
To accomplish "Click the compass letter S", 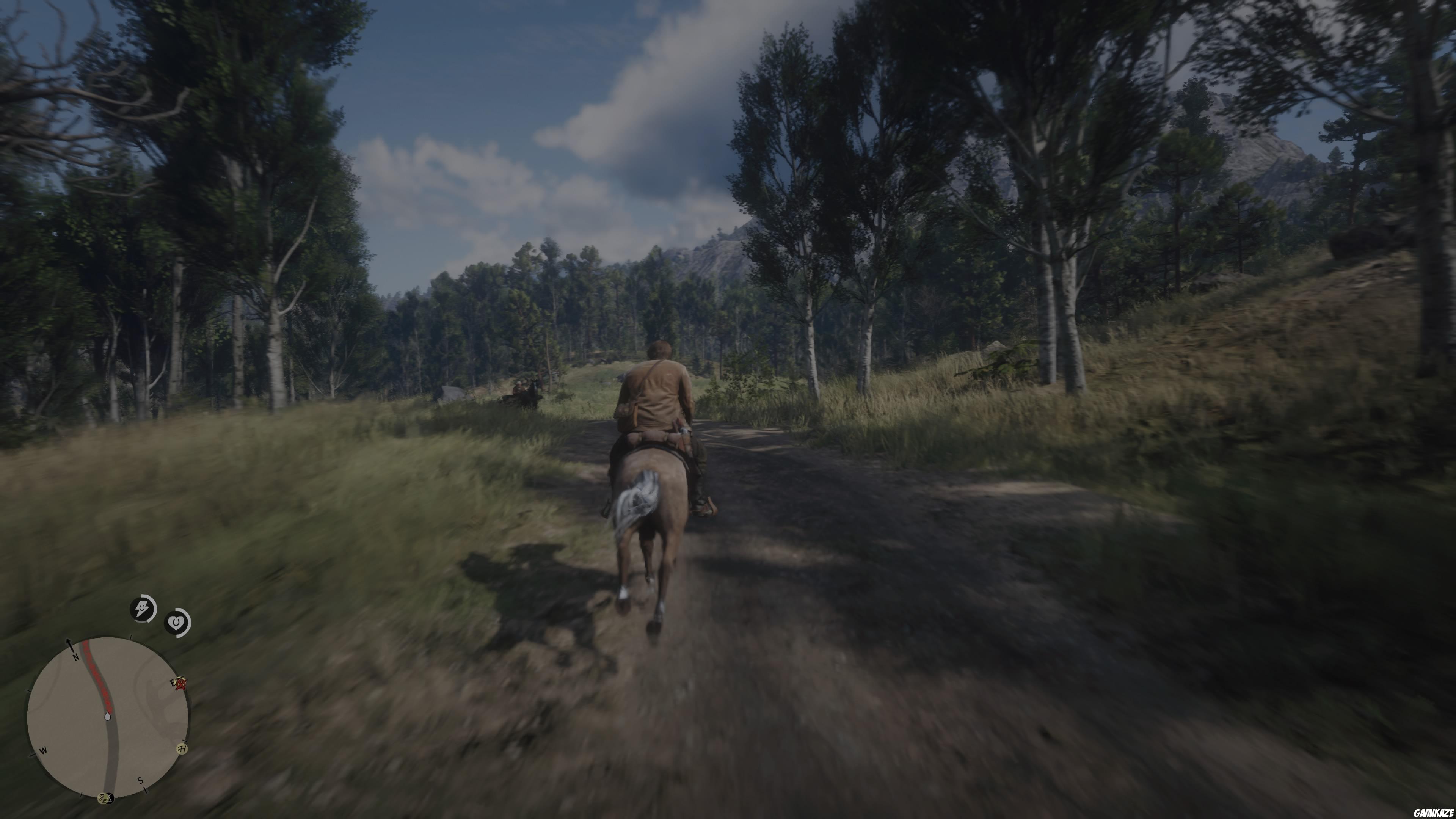I will click(140, 781).
